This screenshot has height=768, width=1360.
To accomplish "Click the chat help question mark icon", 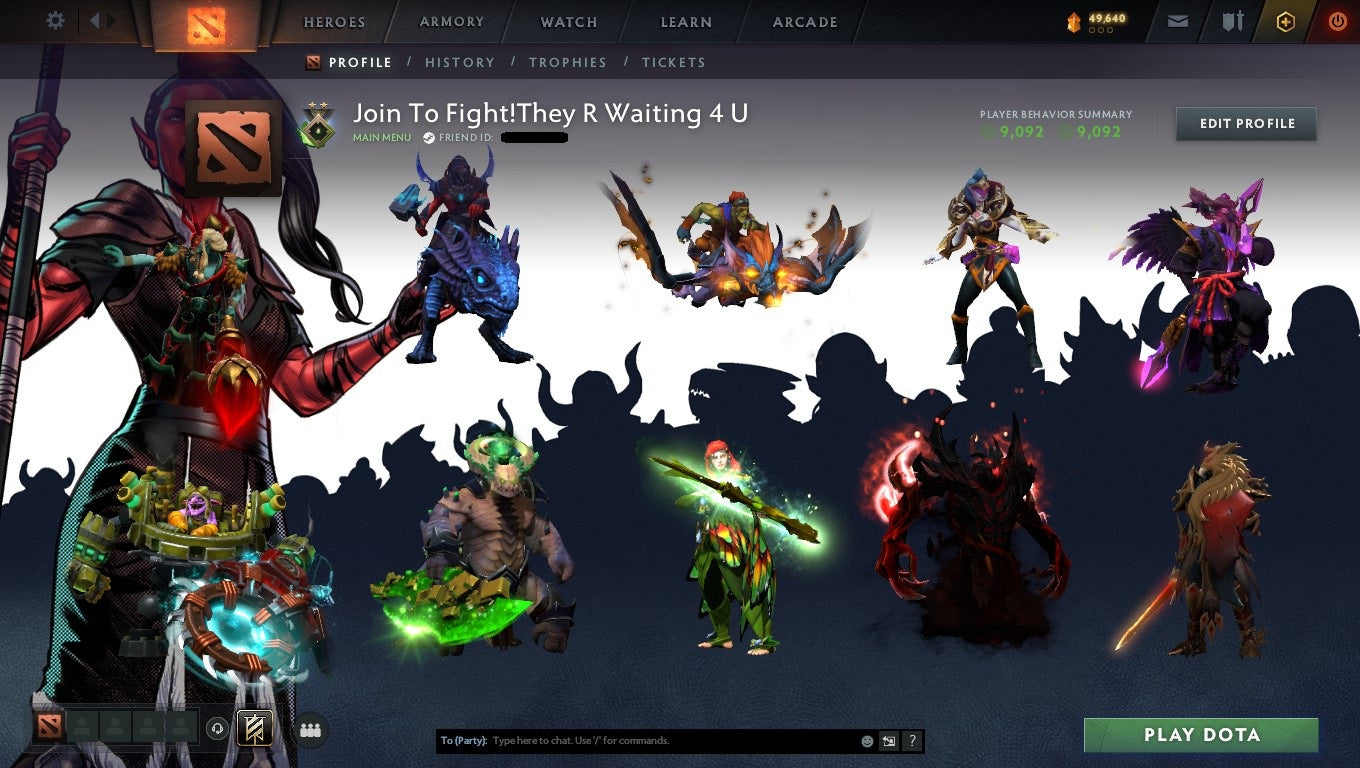I will (x=911, y=740).
